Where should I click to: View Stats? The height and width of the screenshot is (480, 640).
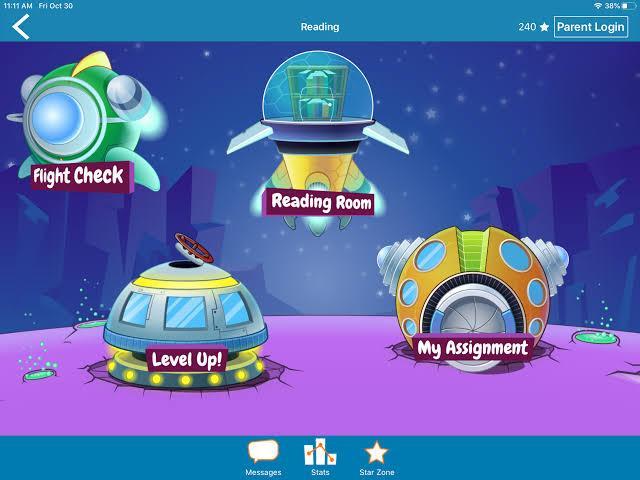320,457
